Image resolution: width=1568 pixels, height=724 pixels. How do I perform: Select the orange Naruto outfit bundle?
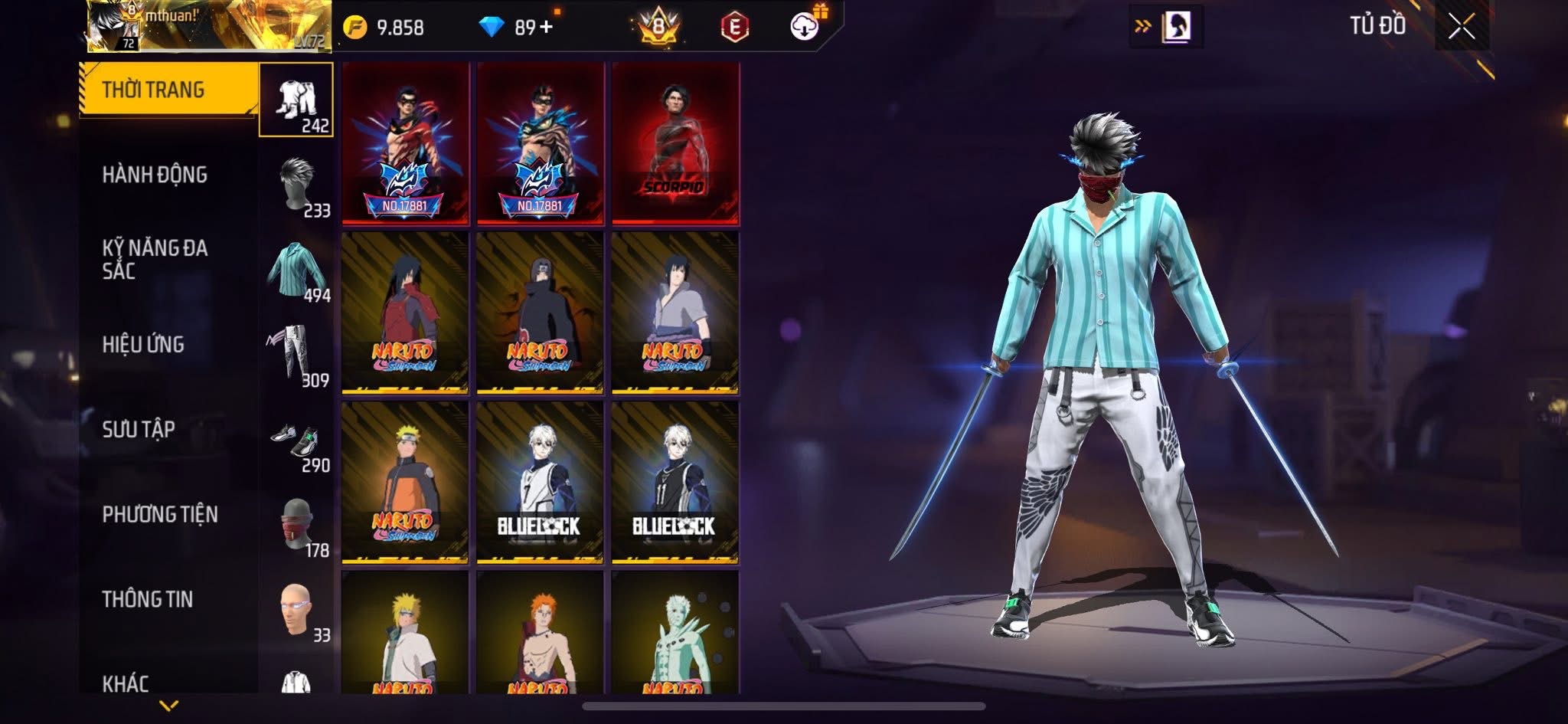coord(405,483)
